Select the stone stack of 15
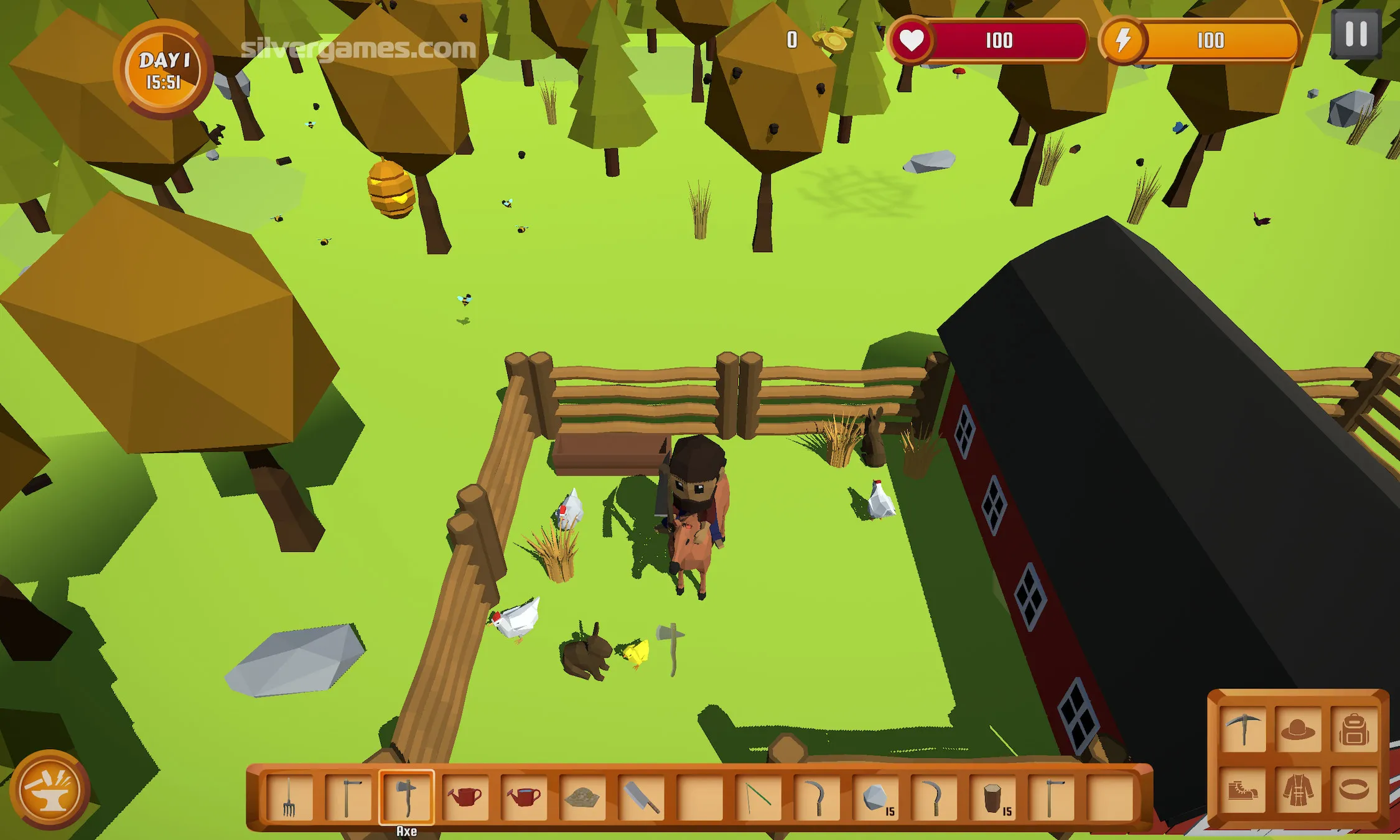1400x840 pixels. (876, 797)
